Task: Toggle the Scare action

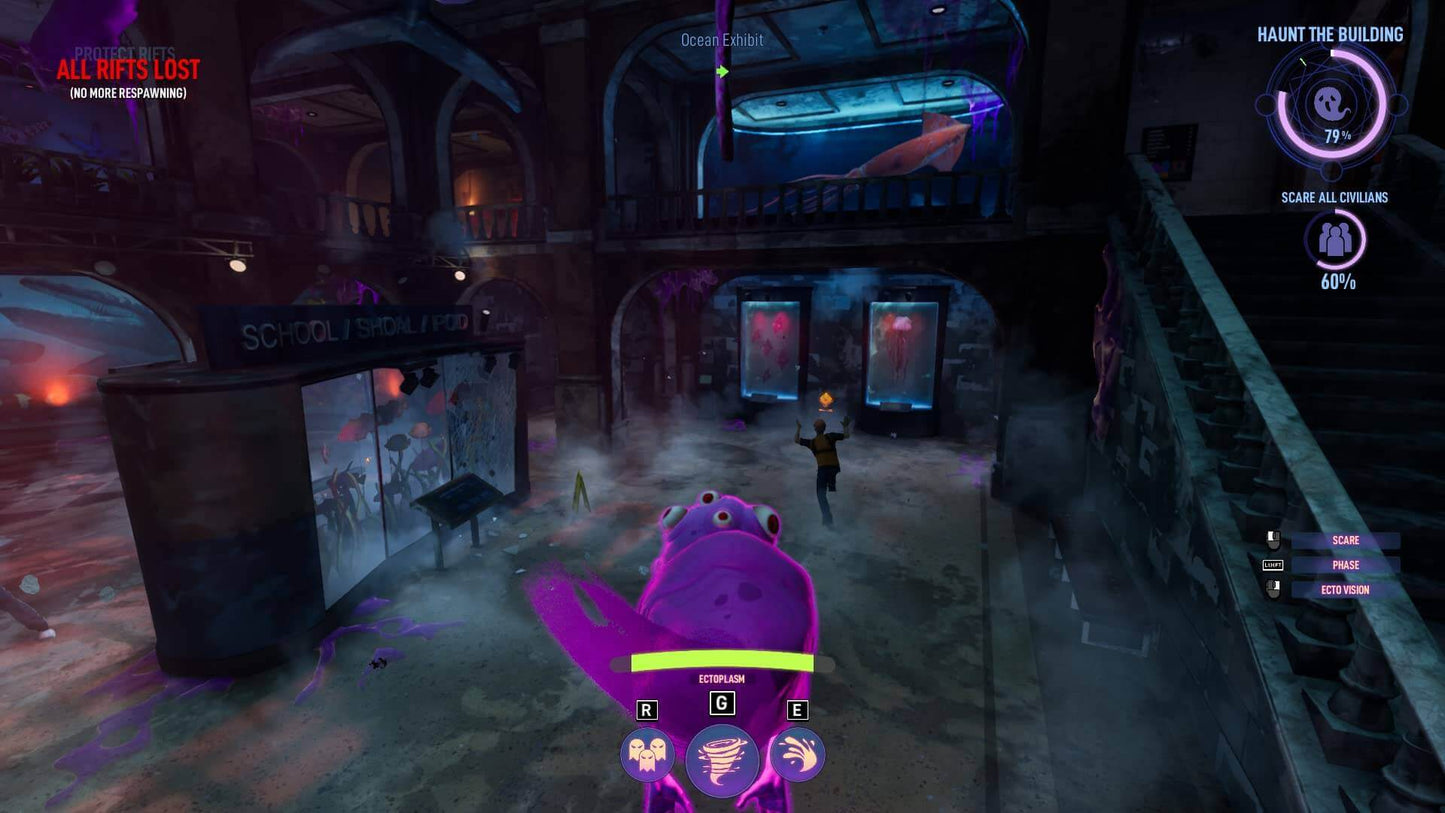Action: [1345, 539]
